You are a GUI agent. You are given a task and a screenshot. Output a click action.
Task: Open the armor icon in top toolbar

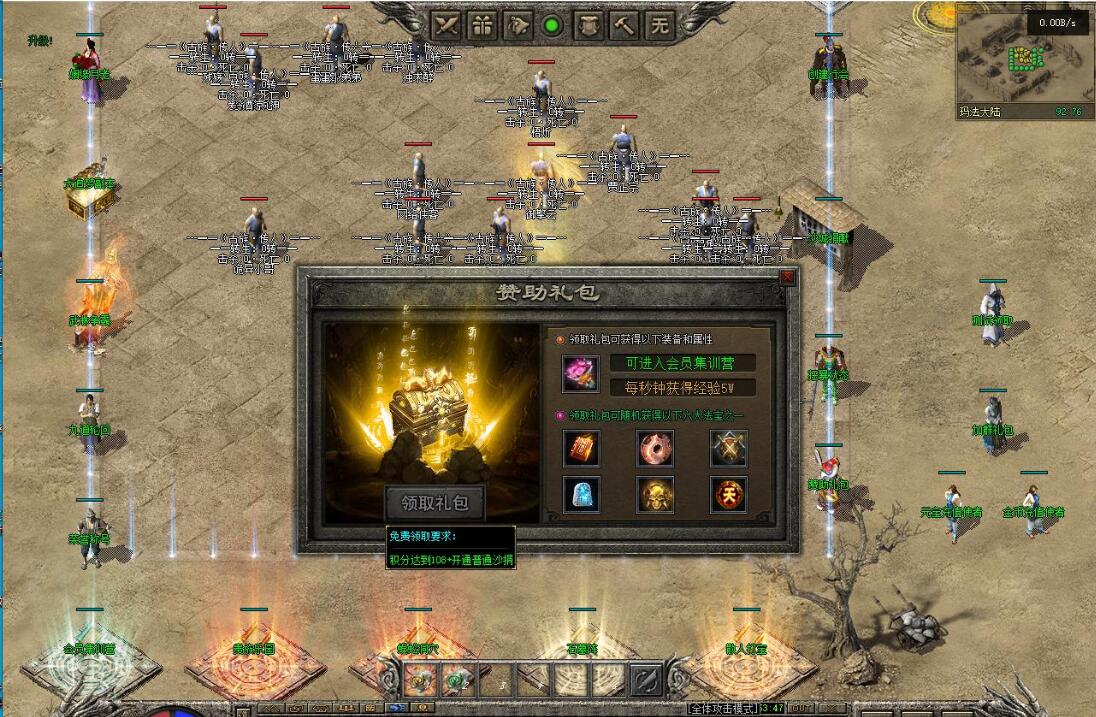click(x=588, y=26)
